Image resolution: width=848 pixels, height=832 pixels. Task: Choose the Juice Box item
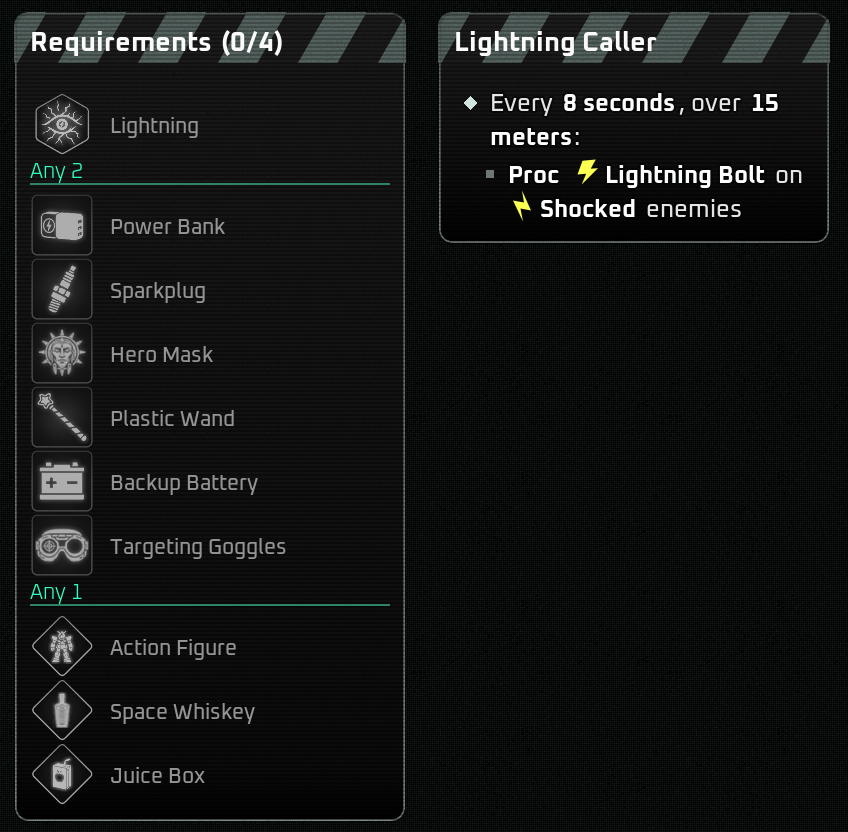click(62, 775)
